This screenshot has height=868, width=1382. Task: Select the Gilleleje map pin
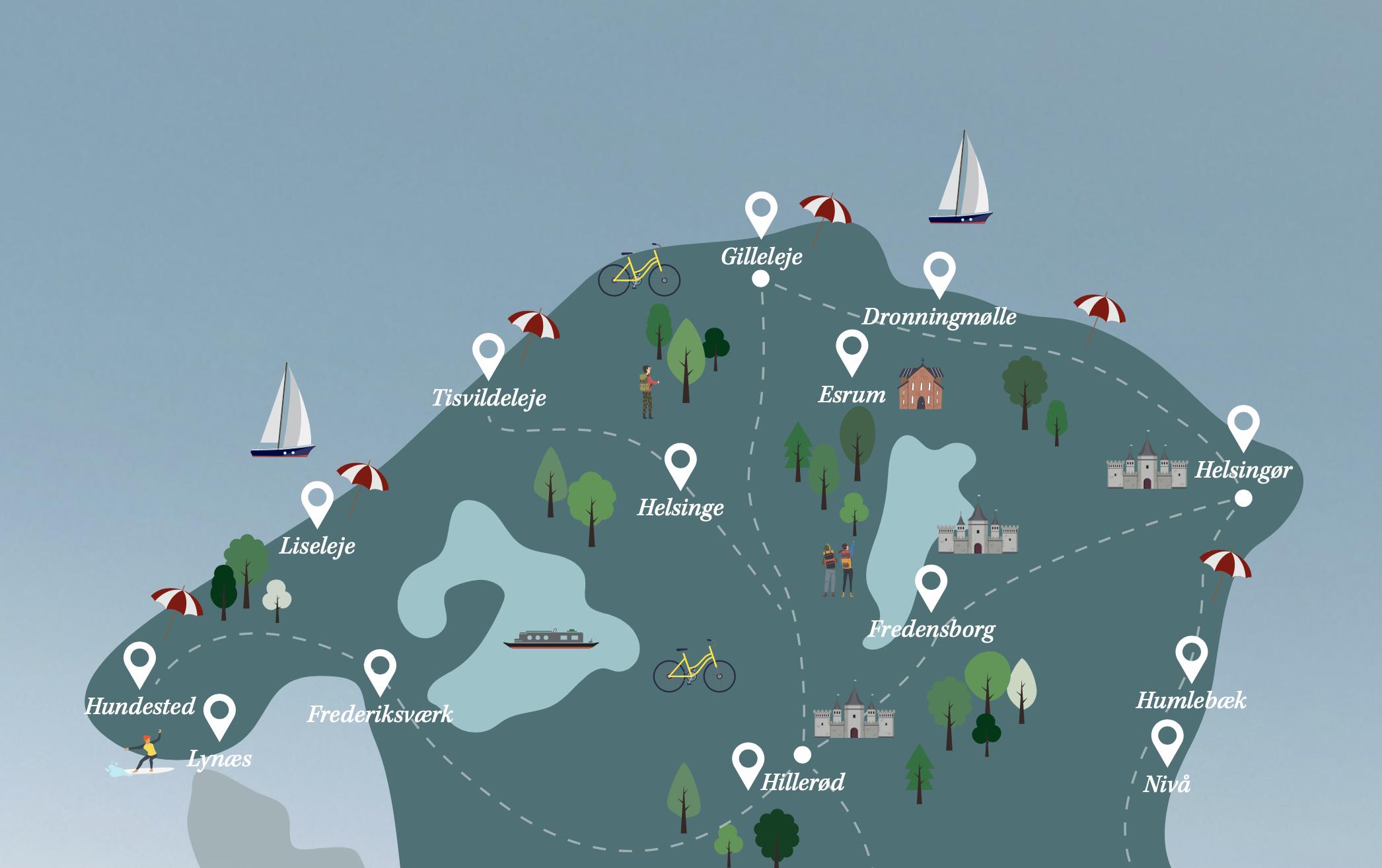coord(761,210)
